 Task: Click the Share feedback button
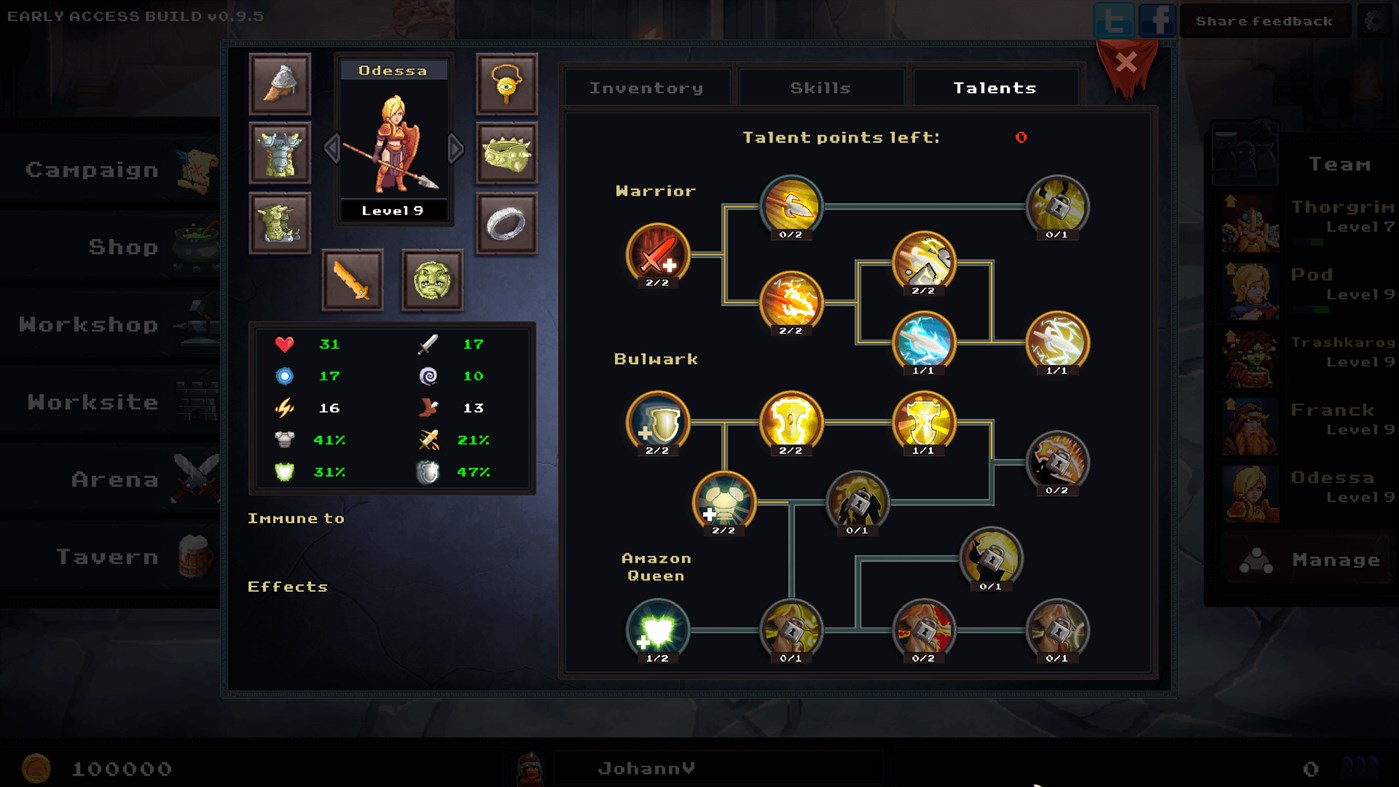pos(1264,19)
